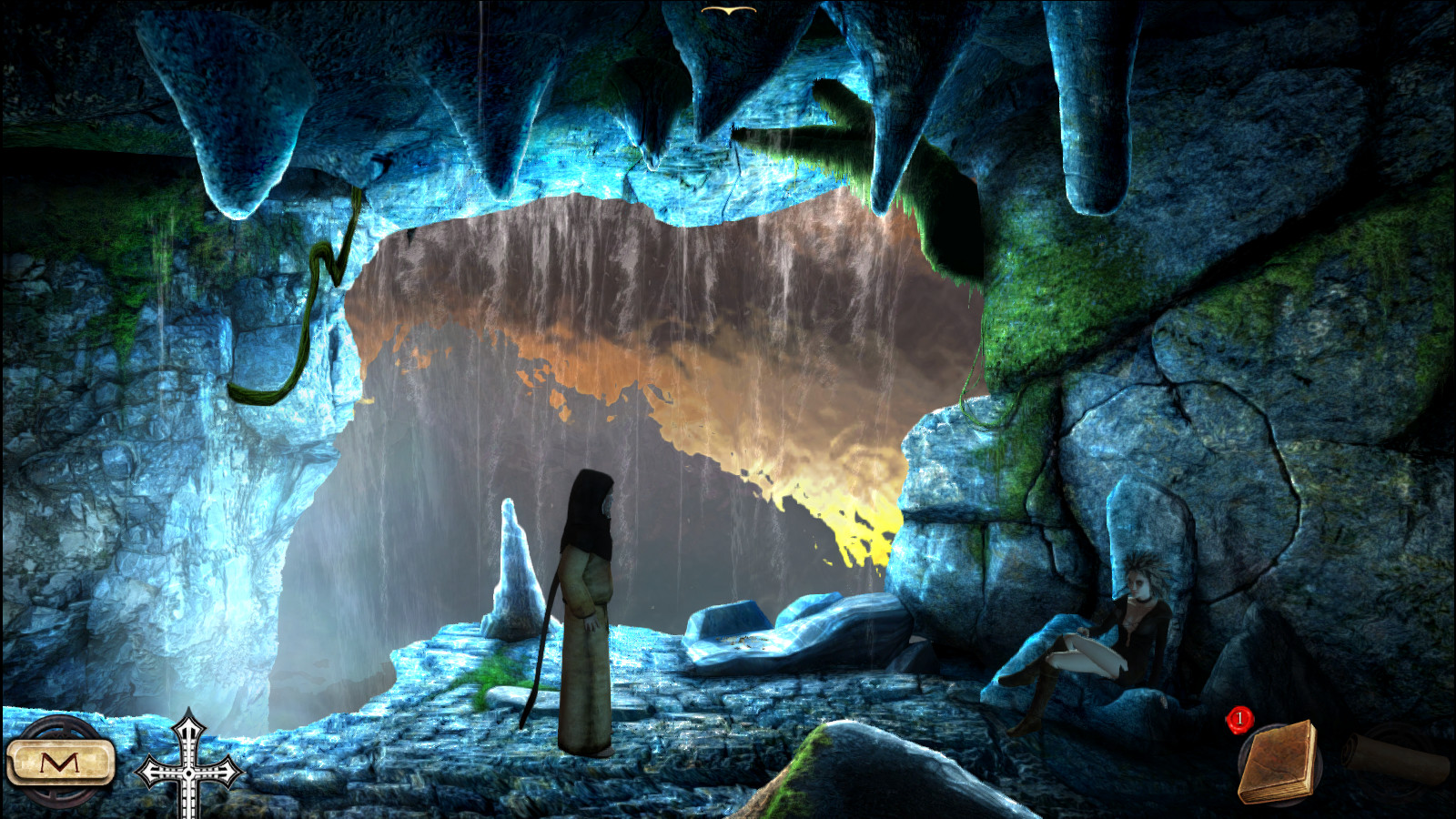Open the menu with the M button
Screen dimensions: 1456x819
coord(60,763)
